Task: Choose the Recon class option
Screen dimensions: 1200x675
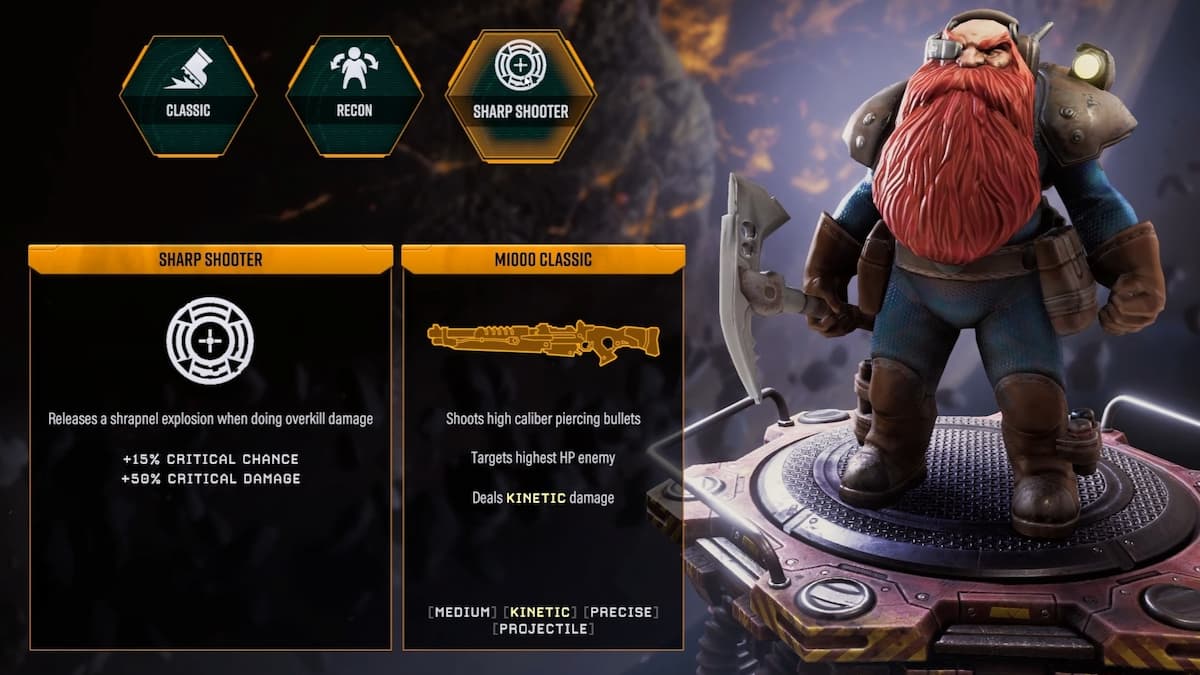Action: point(354,96)
